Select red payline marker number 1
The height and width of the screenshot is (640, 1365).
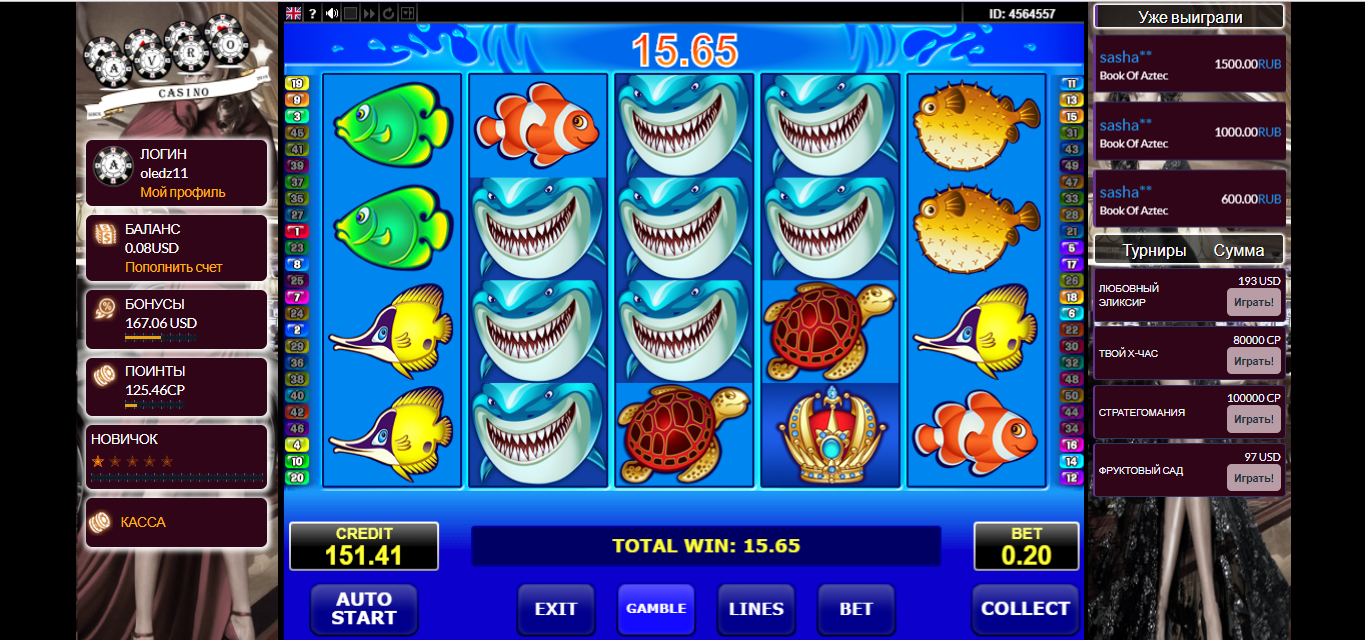click(x=297, y=230)
